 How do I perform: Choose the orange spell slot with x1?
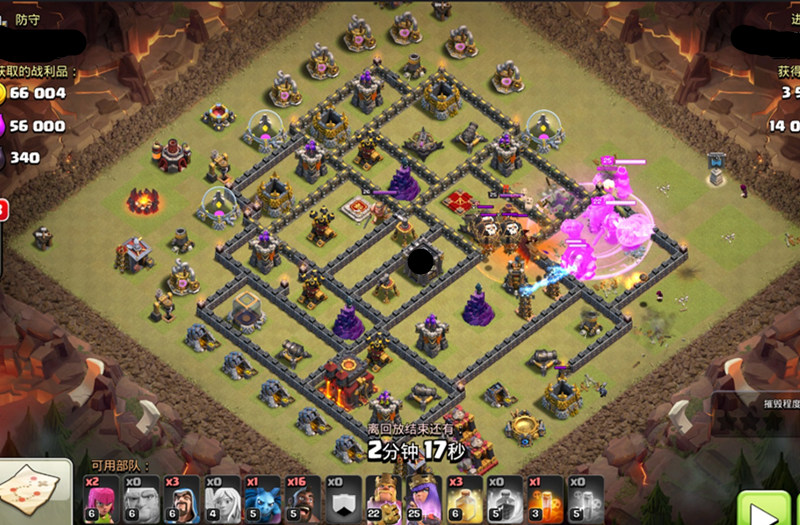pos(548,497)
